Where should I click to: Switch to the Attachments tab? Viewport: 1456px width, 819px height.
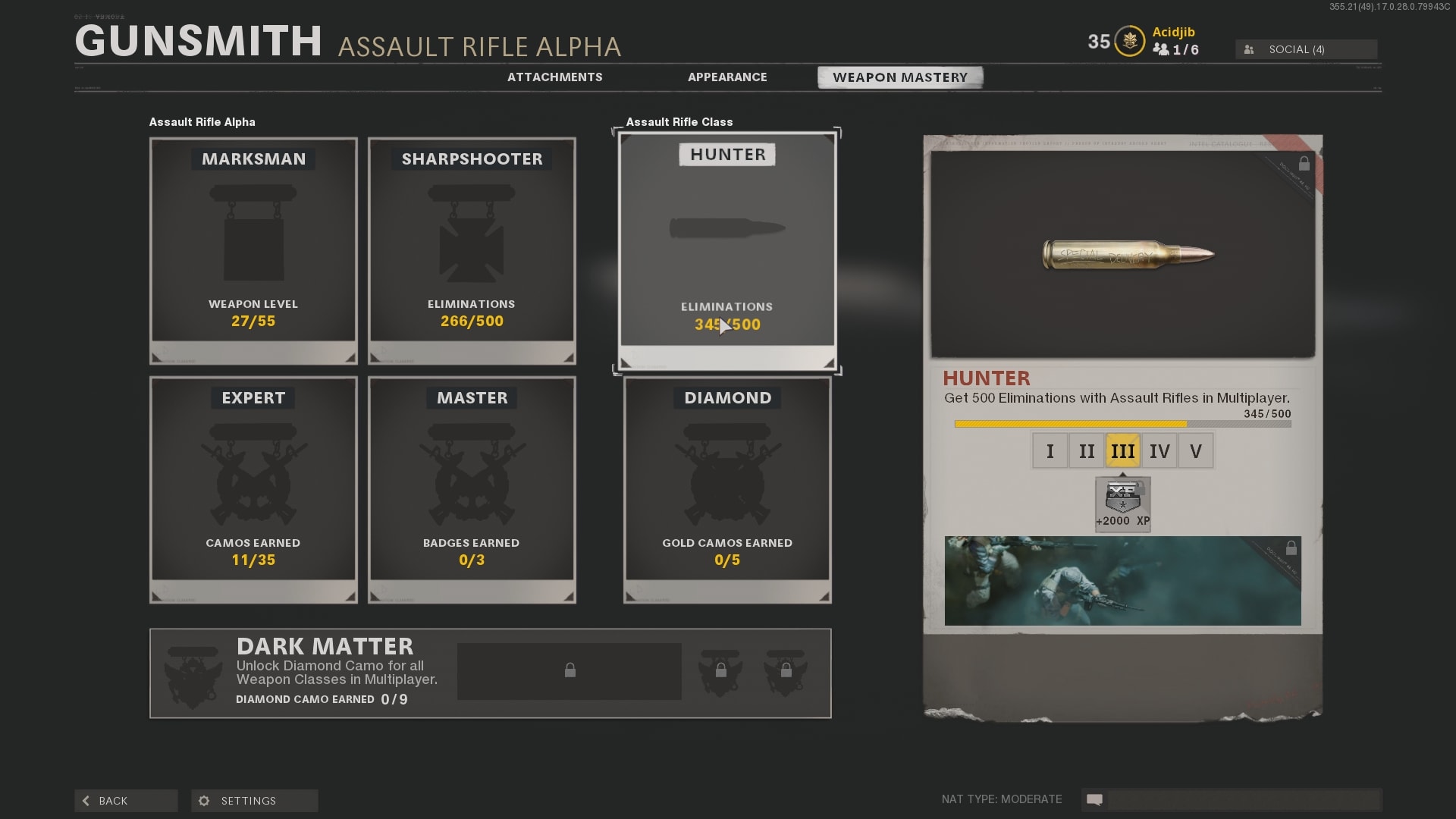554,77
